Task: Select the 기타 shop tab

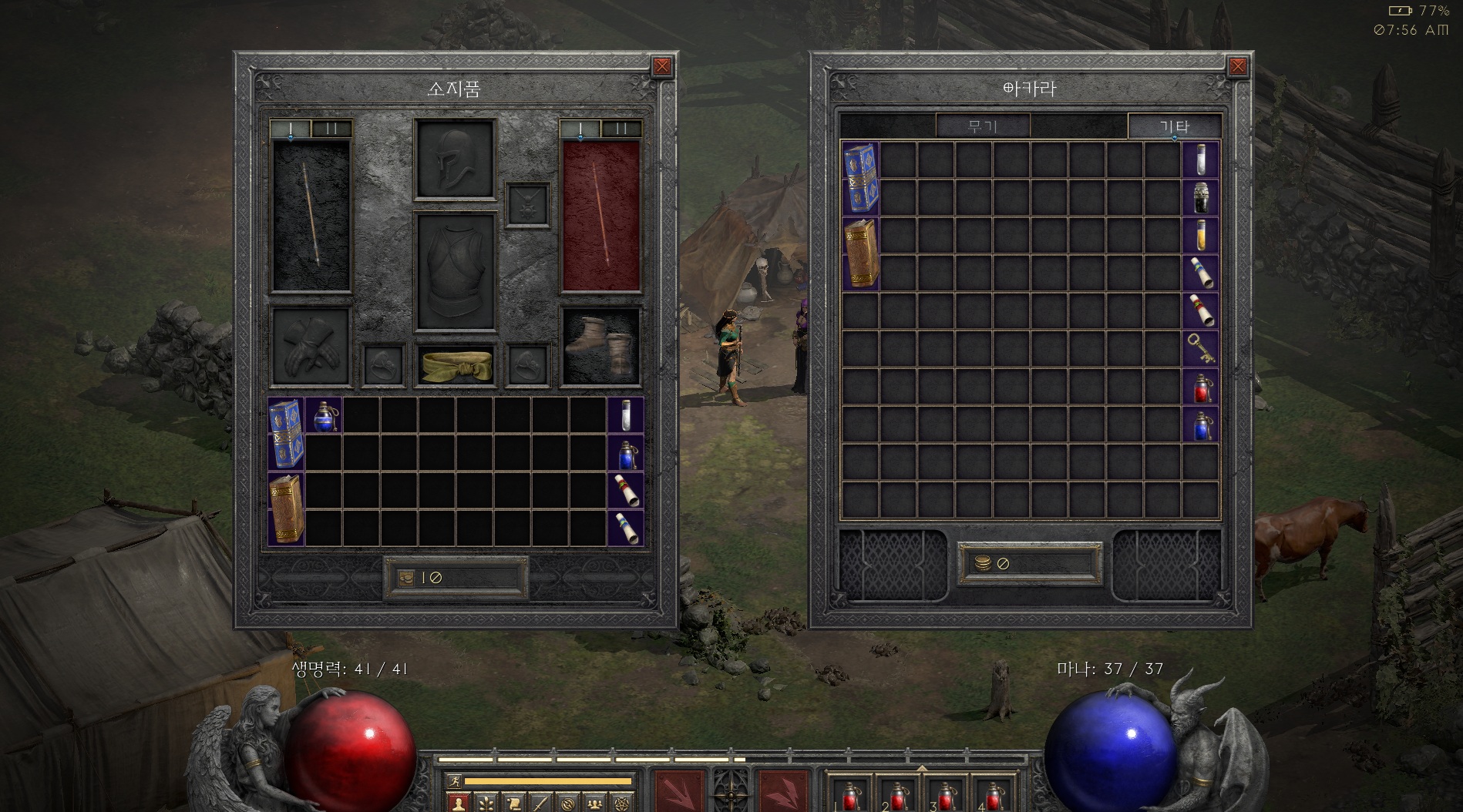Action: pyautogui.click(x=1174, y=126)
